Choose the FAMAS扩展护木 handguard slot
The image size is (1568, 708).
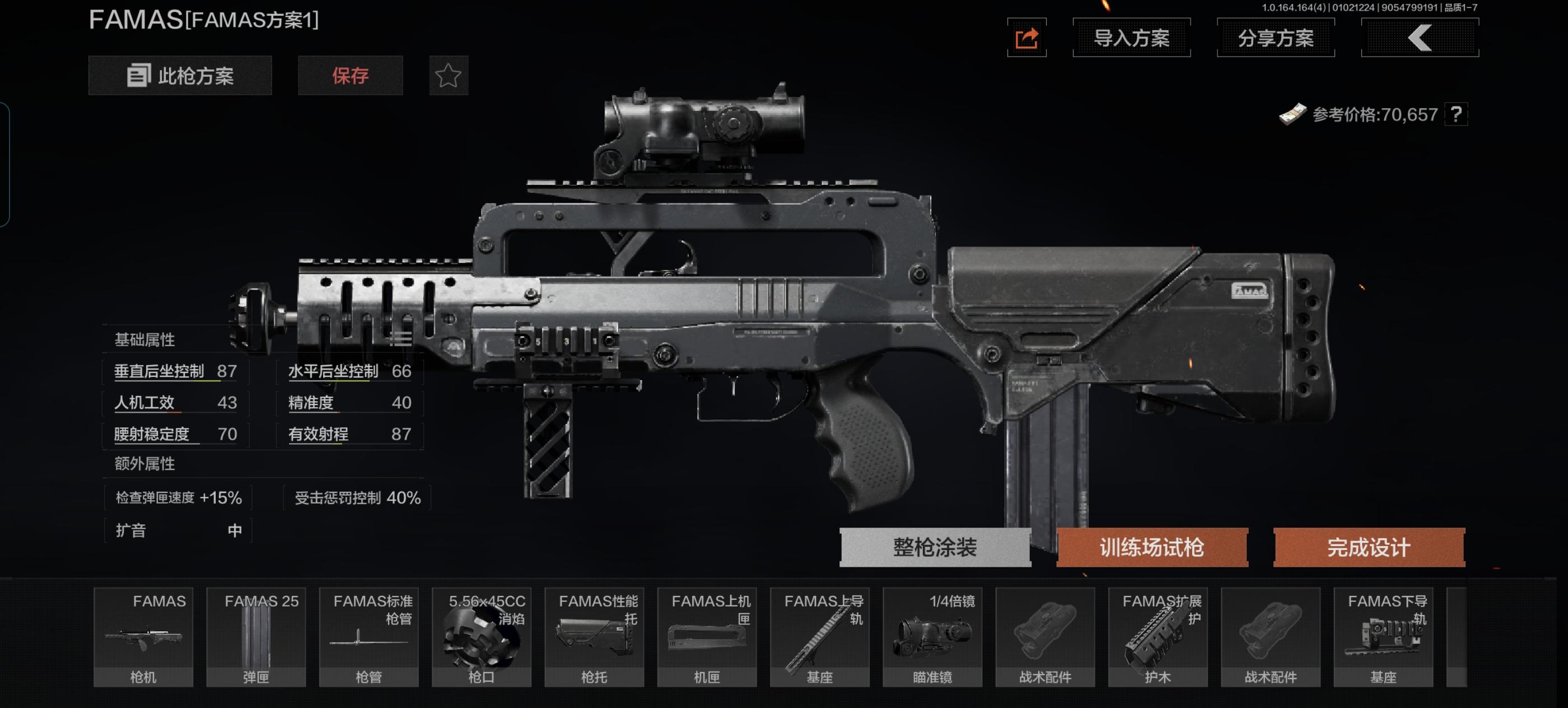coord(1158,637)
